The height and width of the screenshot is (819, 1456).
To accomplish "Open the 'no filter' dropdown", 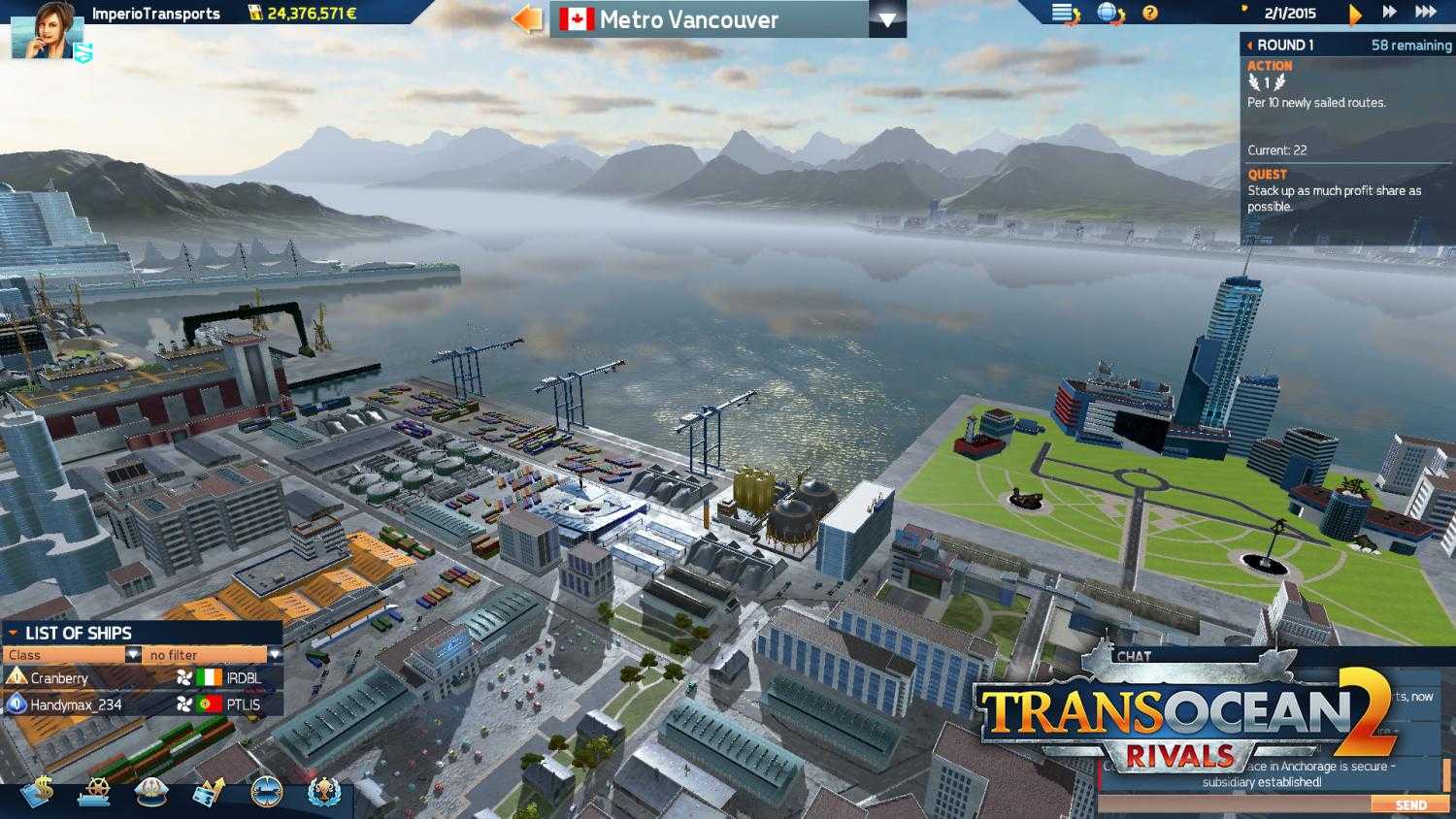I will [204, 655].
